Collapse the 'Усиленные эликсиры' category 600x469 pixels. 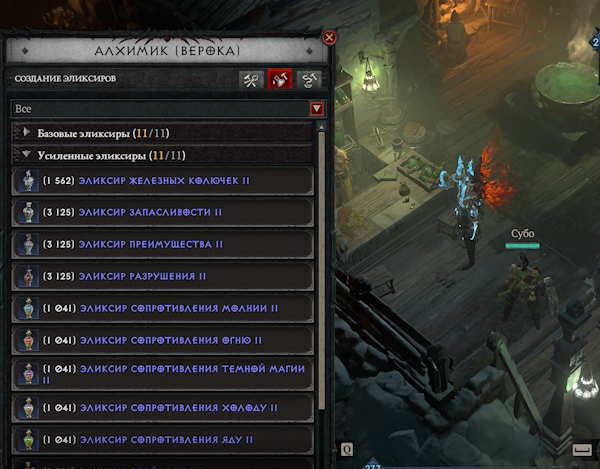26,155
